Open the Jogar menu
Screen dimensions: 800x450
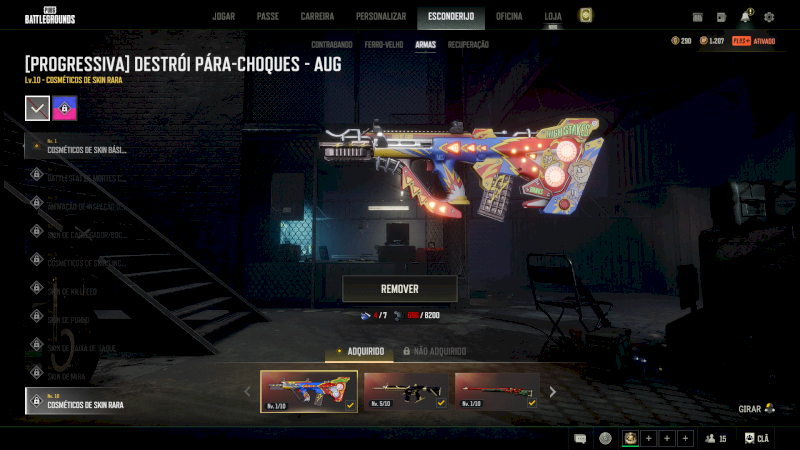[x=223, y=16]
